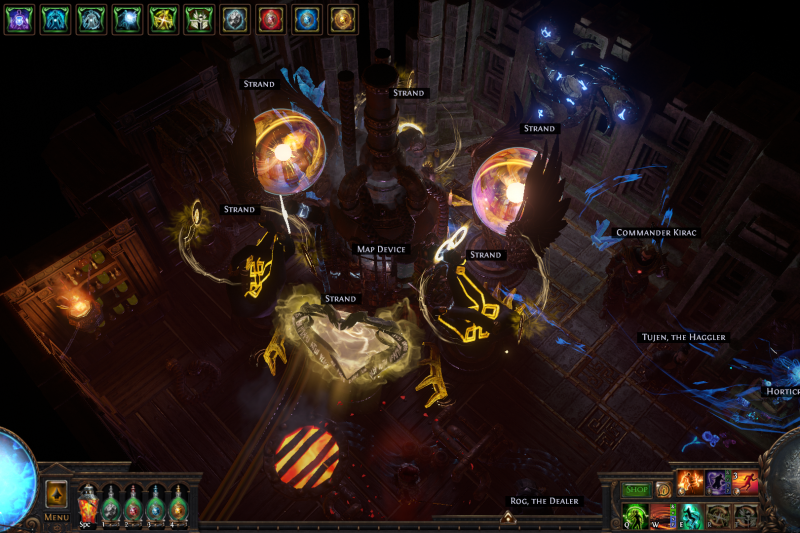
Task: Expand the small arrow at bottom center
Action: click(507, 517)
